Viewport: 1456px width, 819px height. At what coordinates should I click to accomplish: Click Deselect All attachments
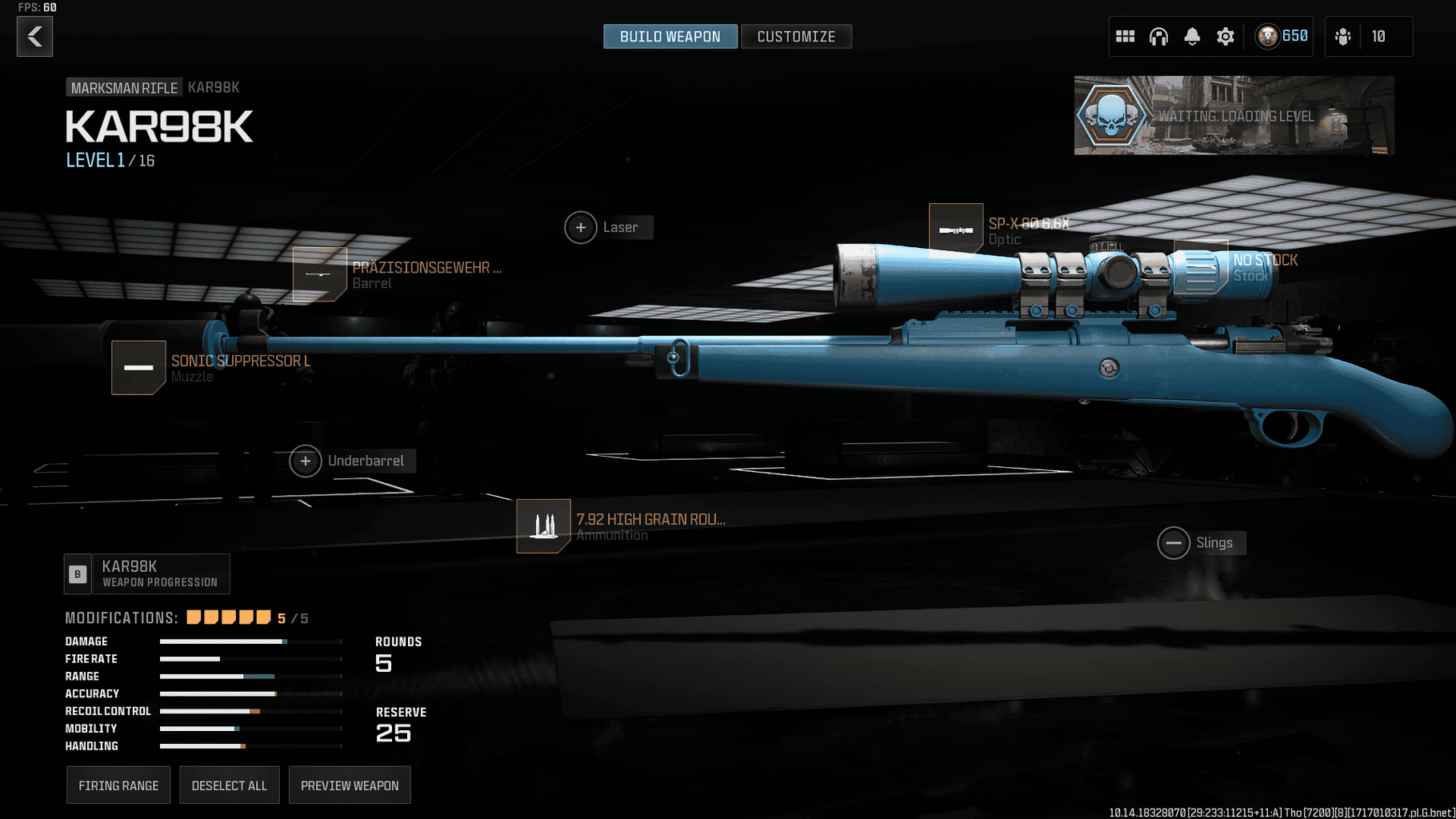229,785
